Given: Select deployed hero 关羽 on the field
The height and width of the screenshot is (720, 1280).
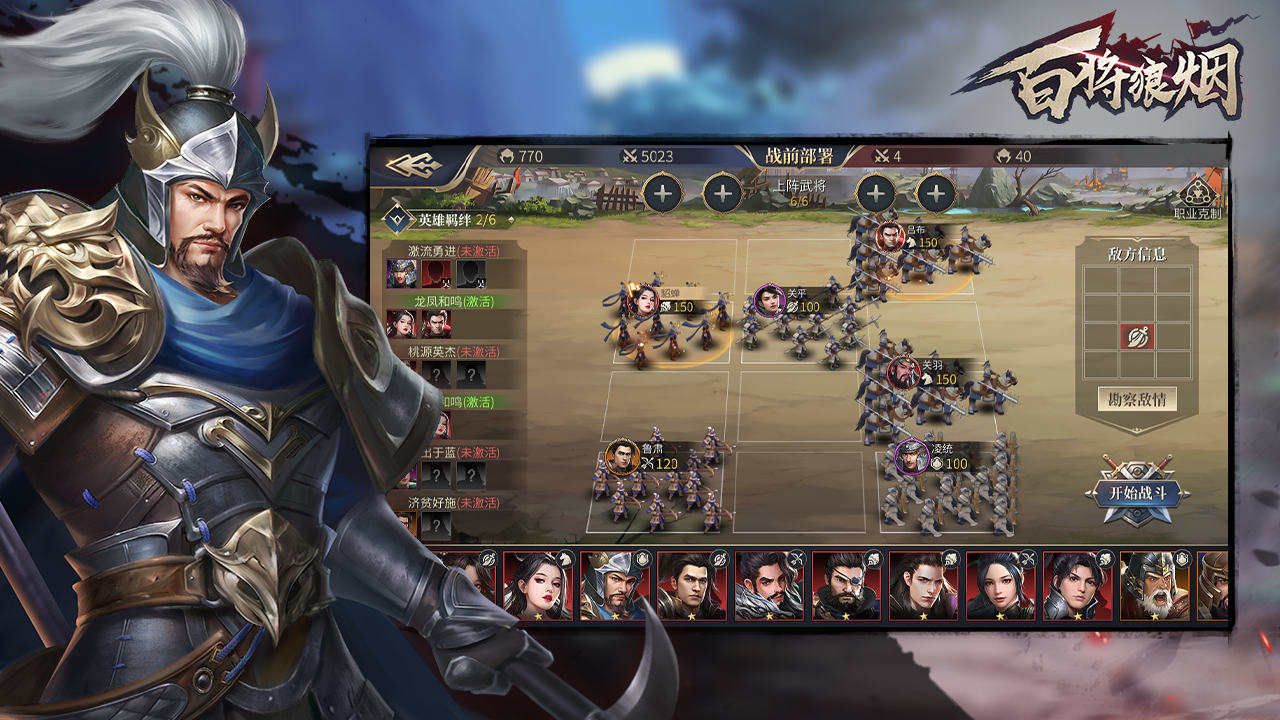Looking at the screenshot, I should coord(904,373).
